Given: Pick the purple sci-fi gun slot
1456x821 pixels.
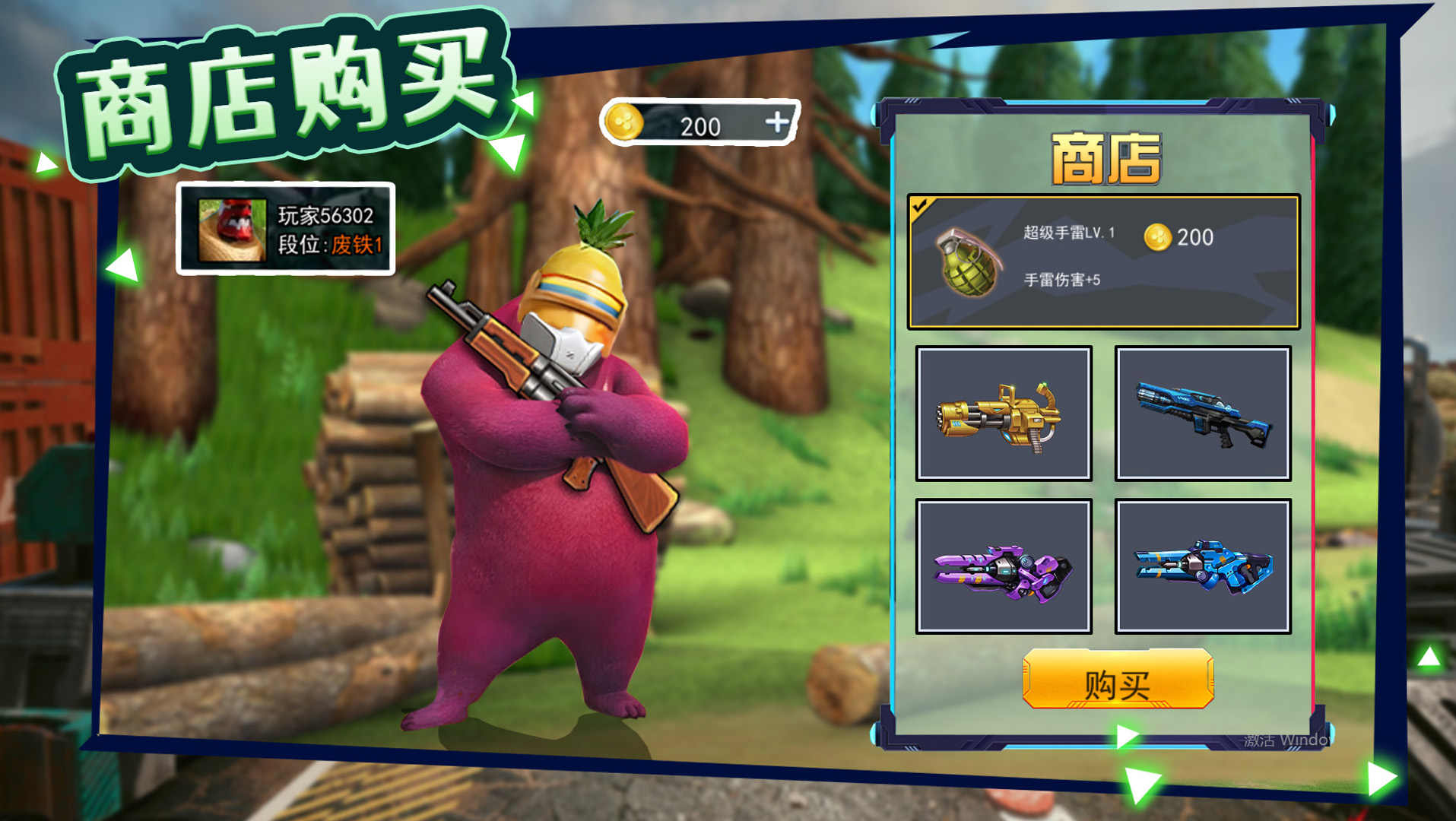Looking at the screenshot, I should click(1004, 566).
